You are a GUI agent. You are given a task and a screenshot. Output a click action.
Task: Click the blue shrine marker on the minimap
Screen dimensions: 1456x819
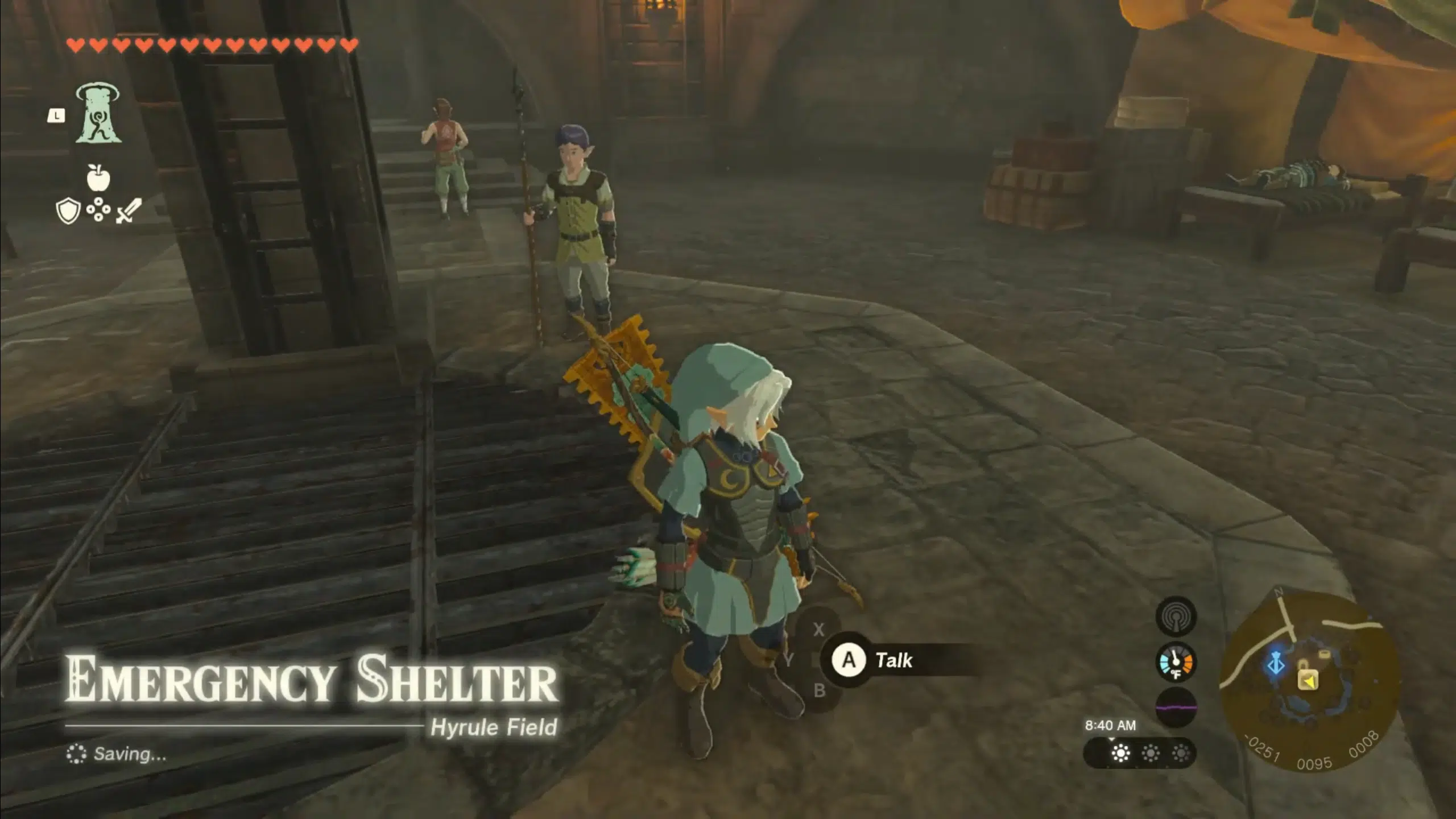click(x=1277, y=663)
